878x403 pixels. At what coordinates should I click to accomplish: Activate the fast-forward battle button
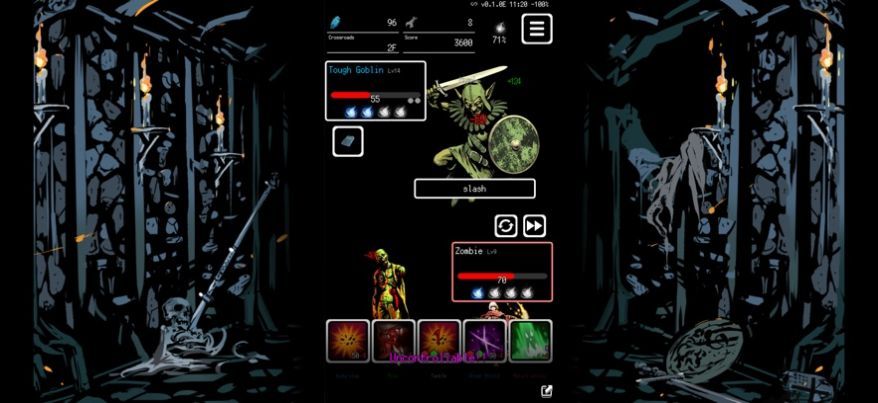tap(534, 226)
